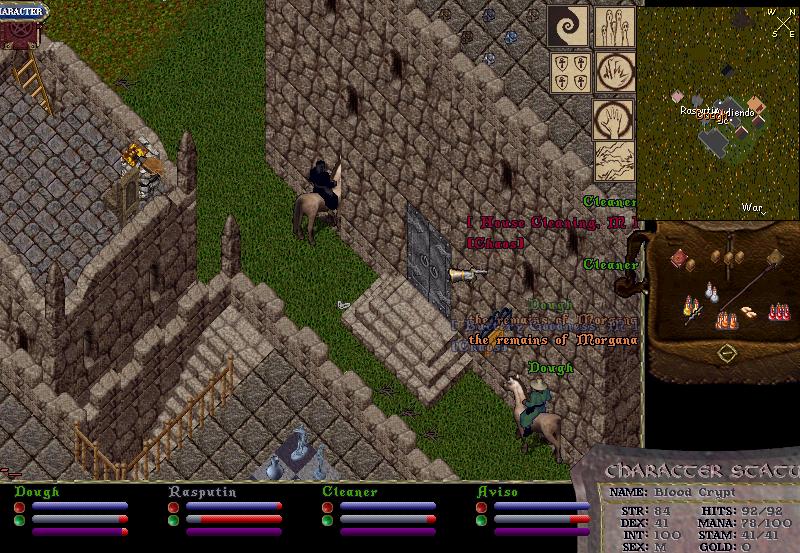
Task: Select the long staff in backpack
Action: [x=748, y=284]
